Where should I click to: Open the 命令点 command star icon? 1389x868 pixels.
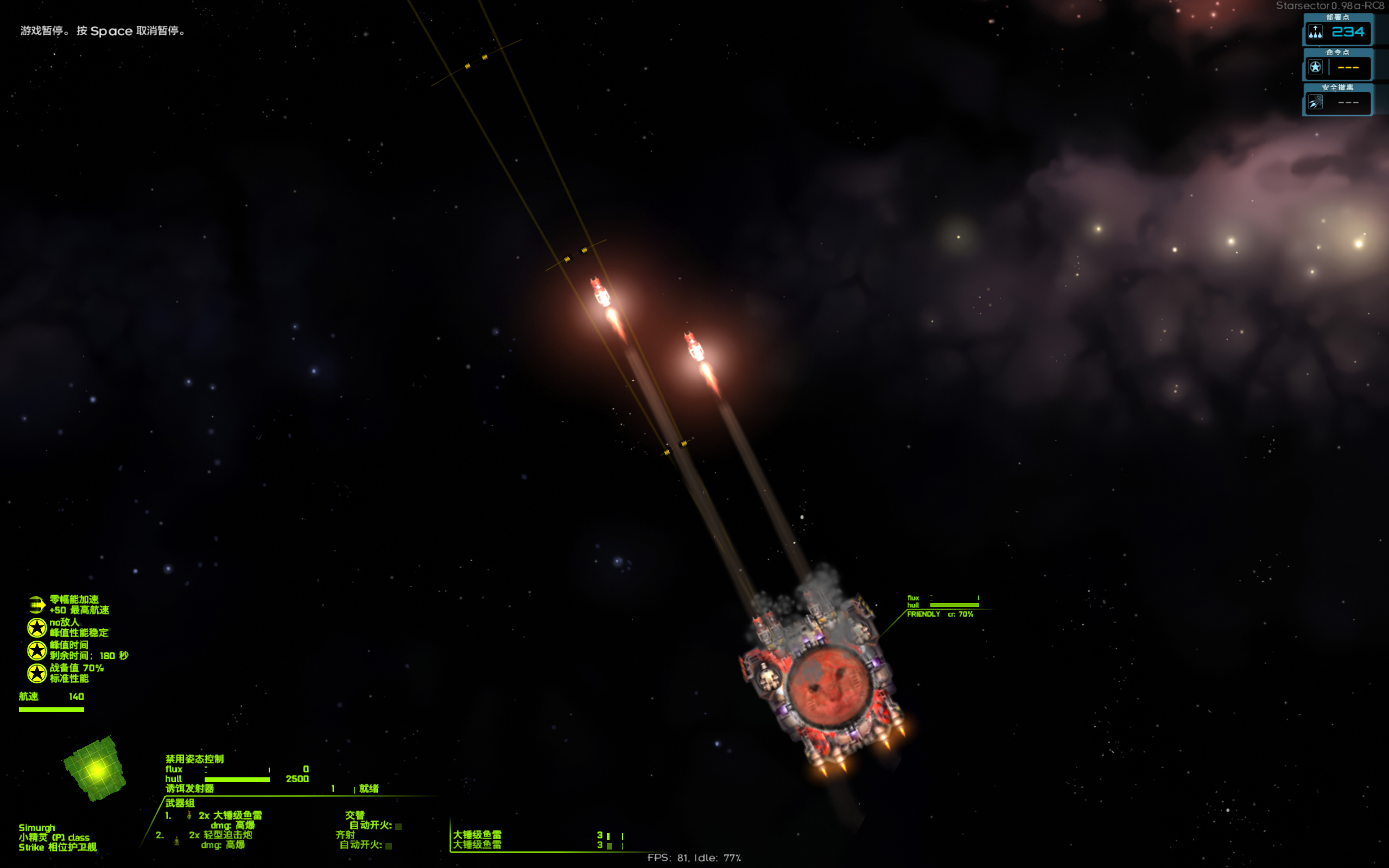[1315, 67]
